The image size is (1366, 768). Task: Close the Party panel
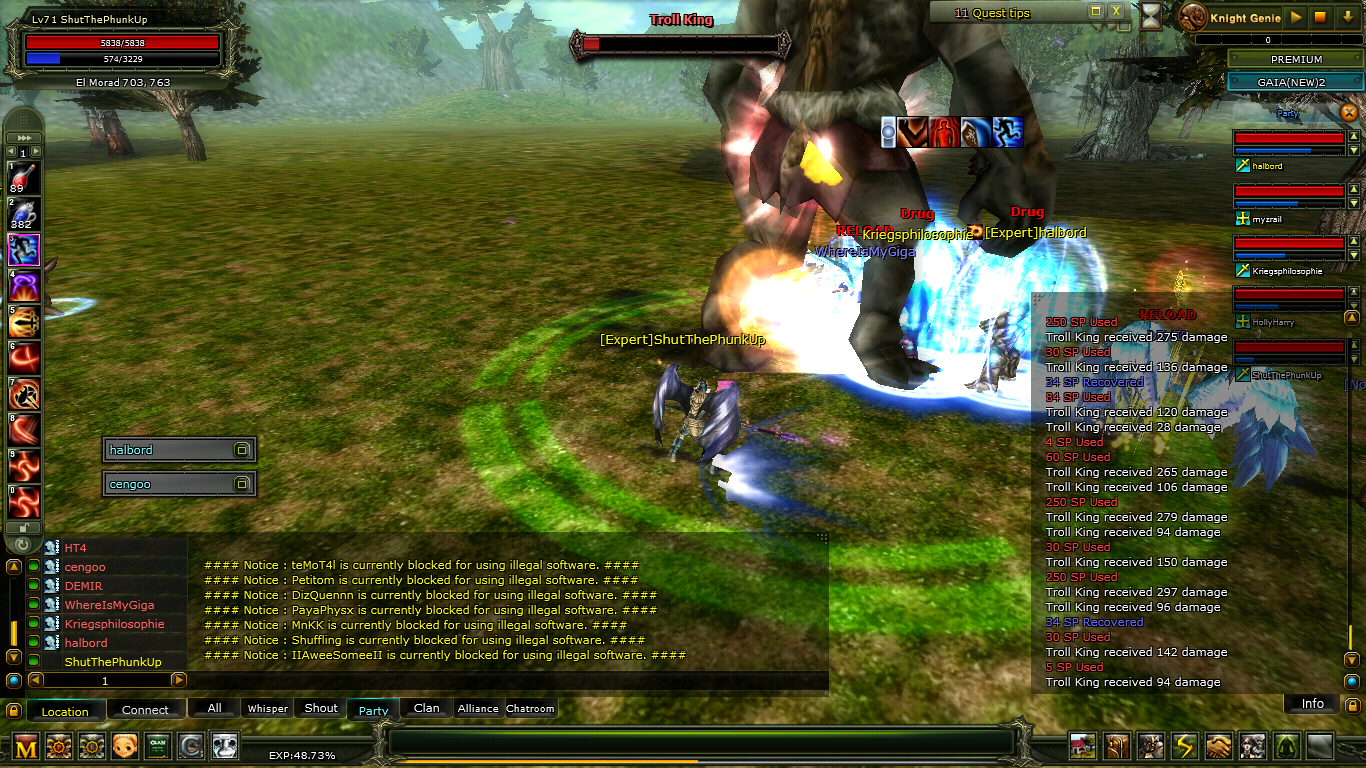[1349, 112]
